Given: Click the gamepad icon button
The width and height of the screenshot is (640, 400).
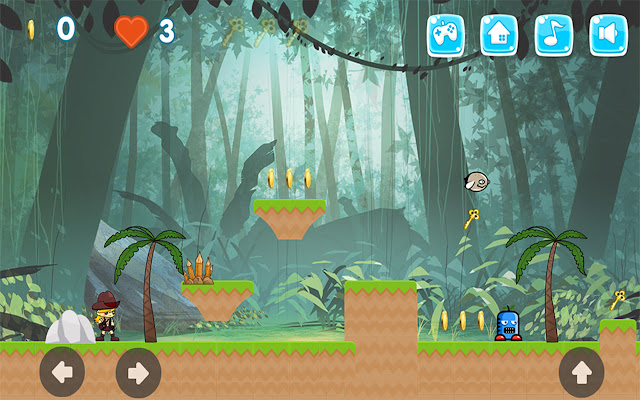Looking at the screenshot, I should [x=446, y=35].
